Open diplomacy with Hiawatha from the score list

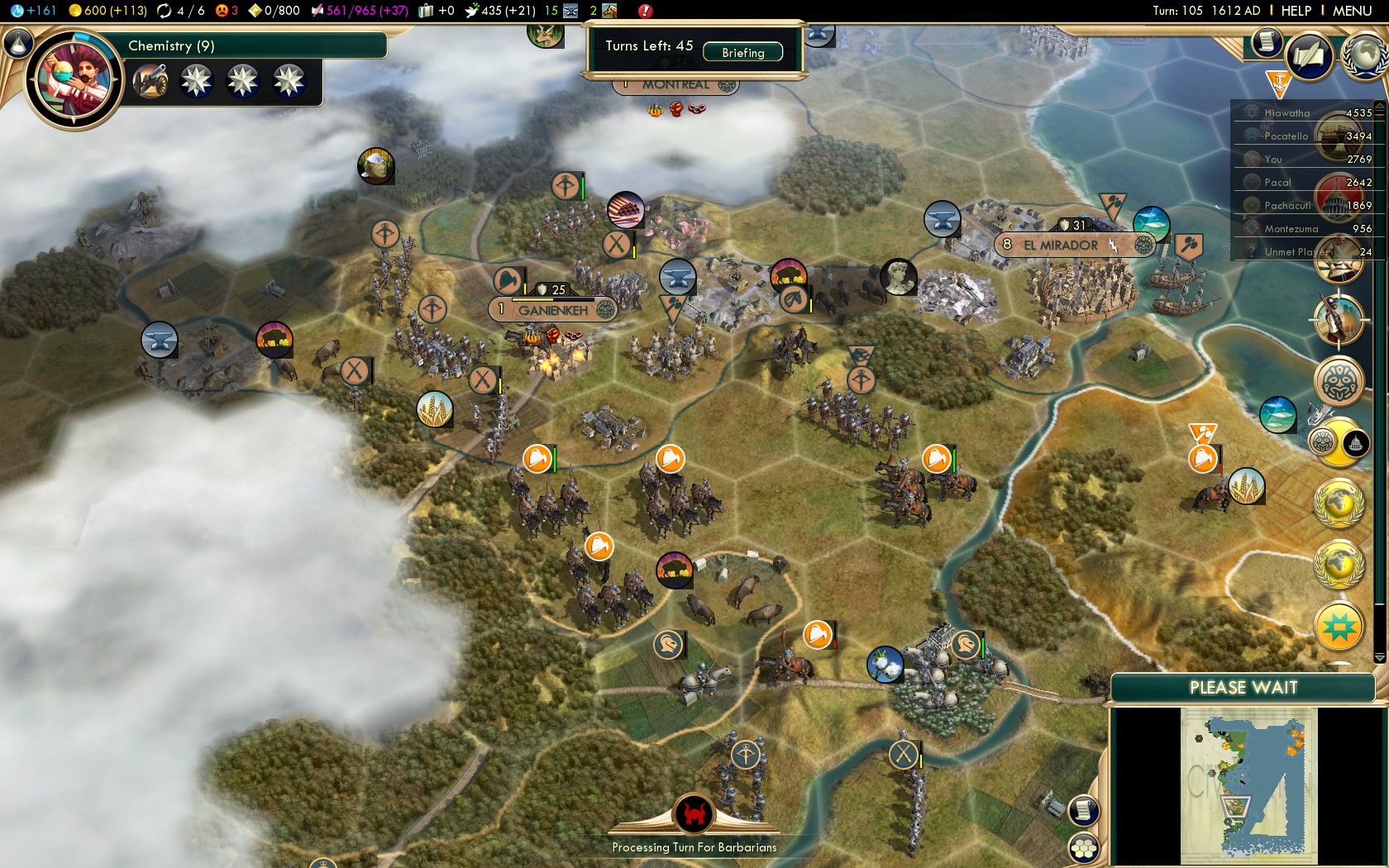(x=1286, y=112)
